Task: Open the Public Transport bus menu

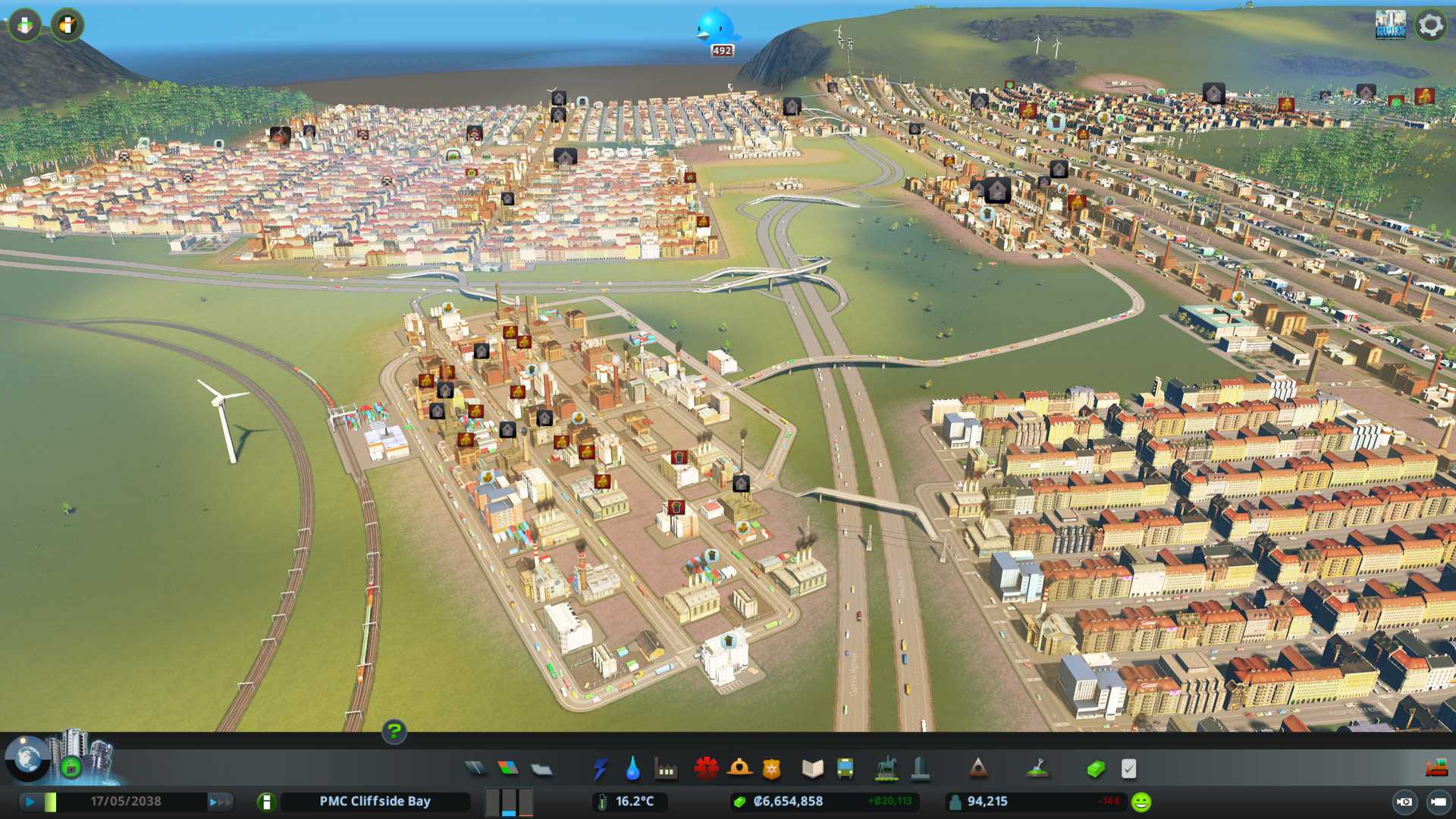Action: (845, 769)
